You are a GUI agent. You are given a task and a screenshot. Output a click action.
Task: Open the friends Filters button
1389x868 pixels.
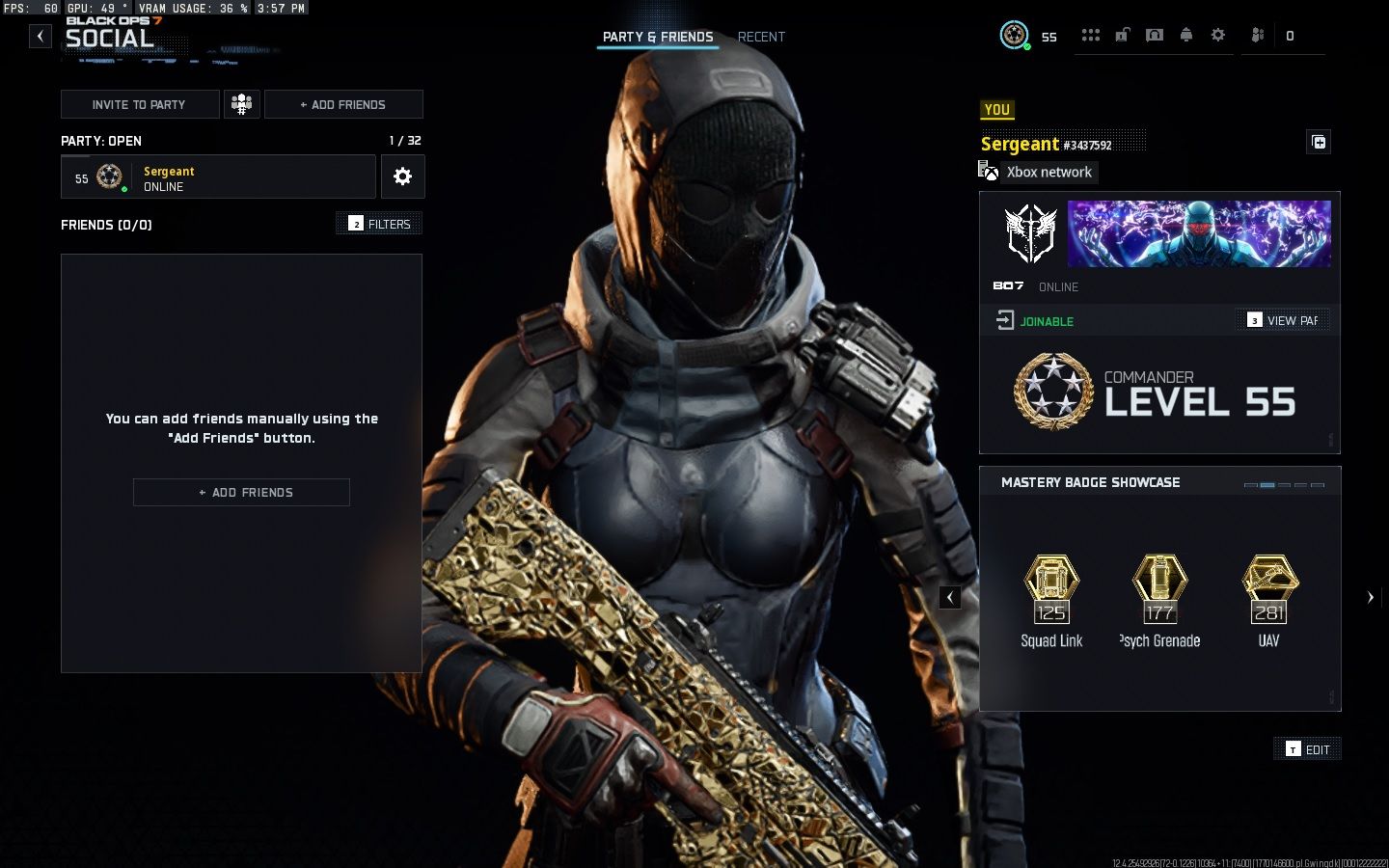tap(380, 224)
